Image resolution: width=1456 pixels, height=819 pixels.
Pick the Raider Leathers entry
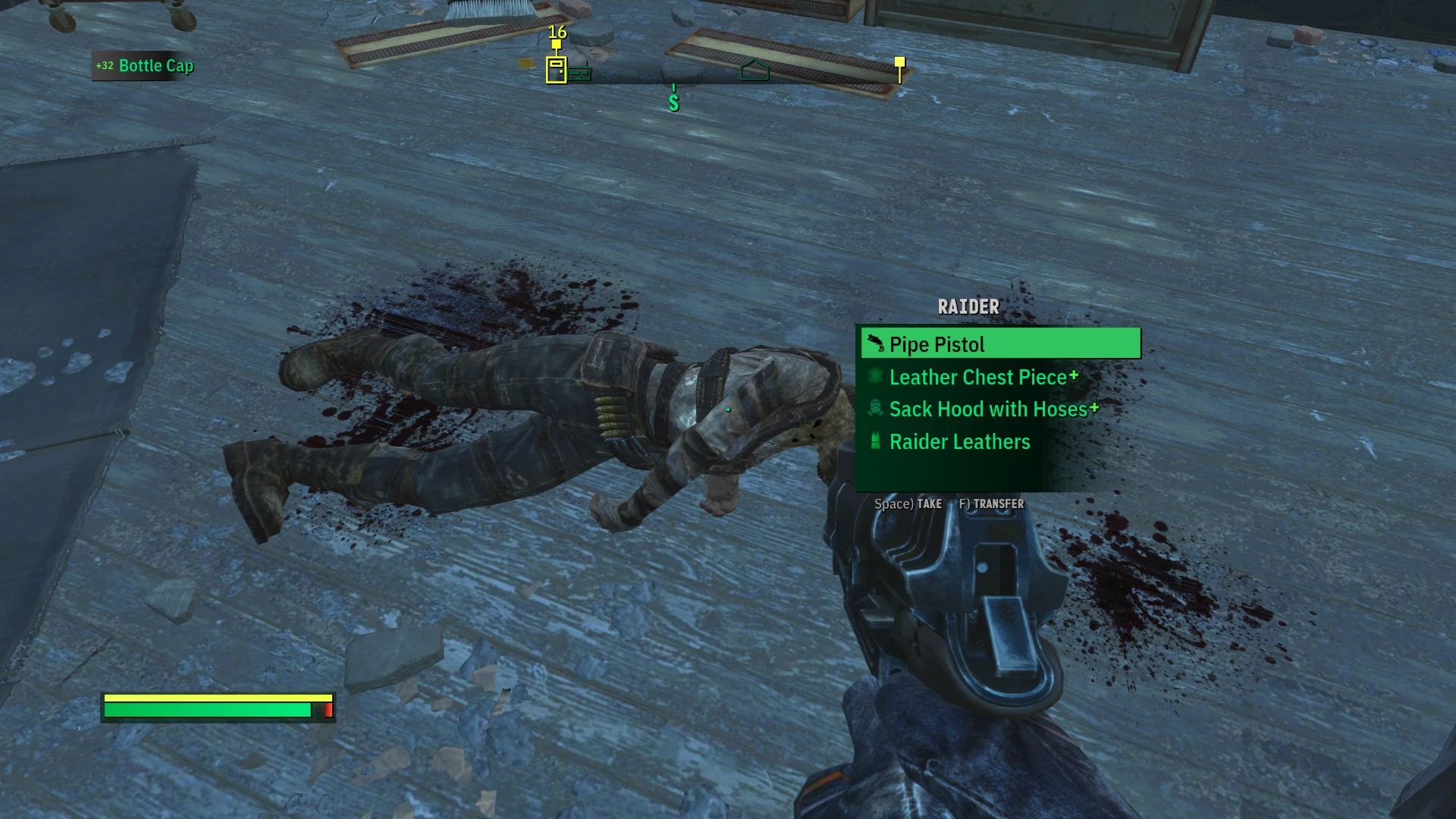click(959, 442)
